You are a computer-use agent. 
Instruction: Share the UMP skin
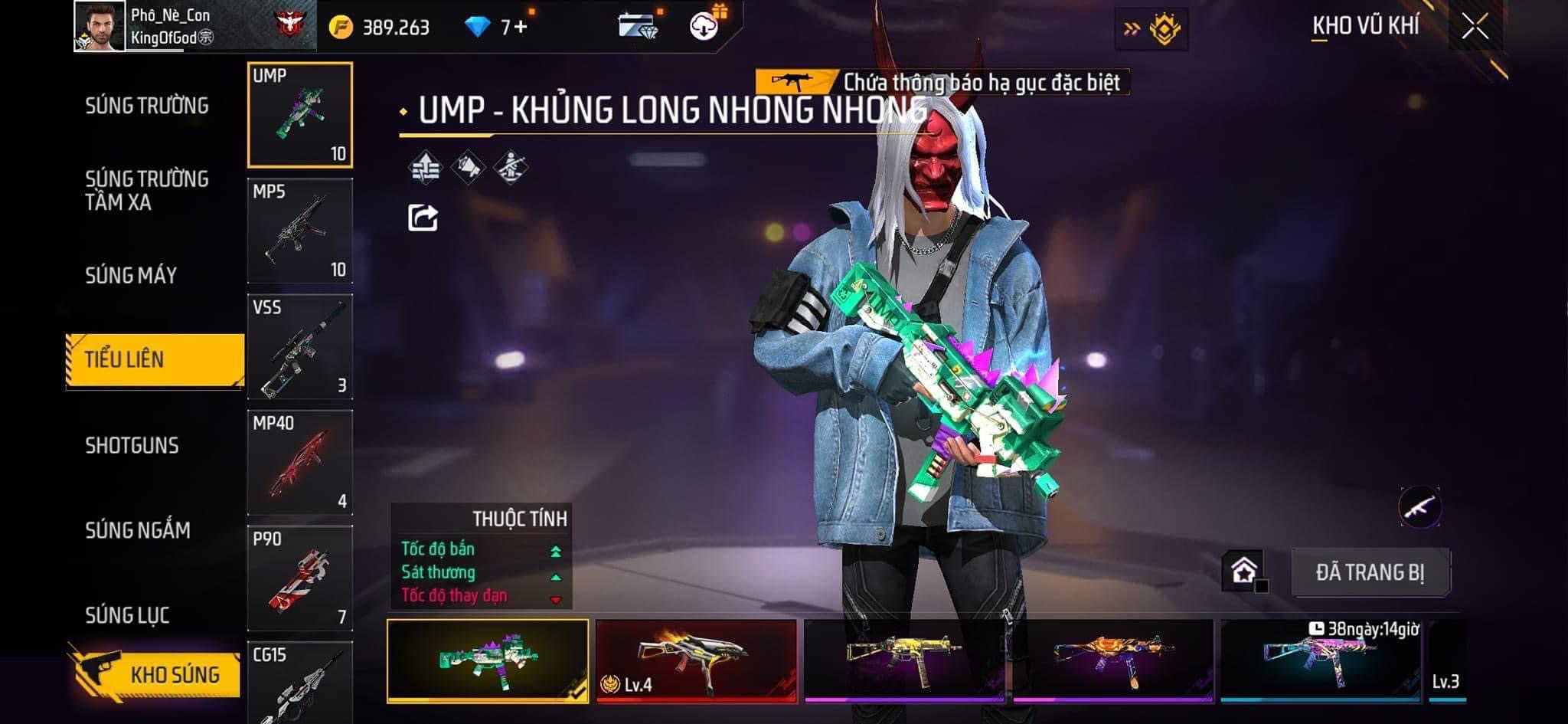pyautogui.click(x=423, y=218)
